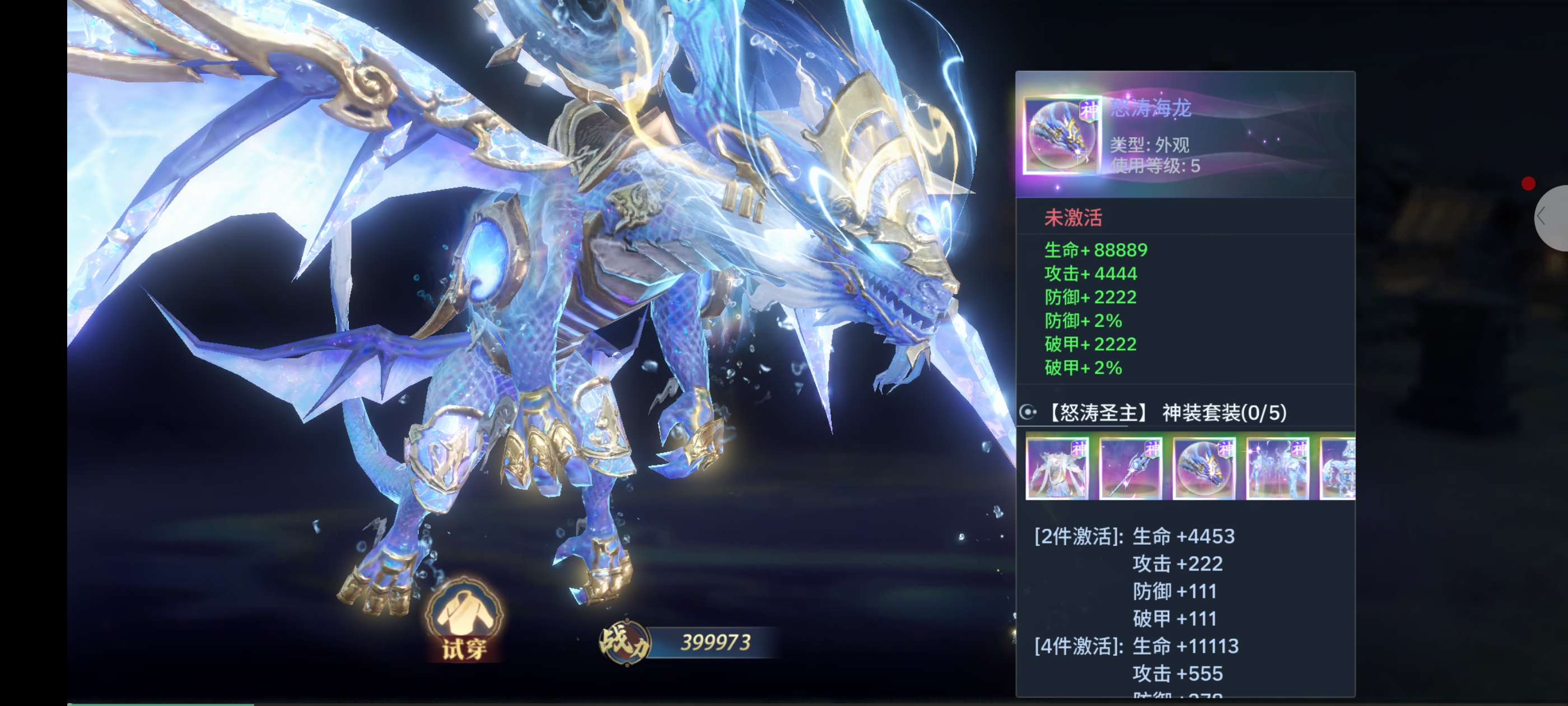Select the jellyfish effect set icon
The image size is (1568, 706).
[x=1277, y=468]
